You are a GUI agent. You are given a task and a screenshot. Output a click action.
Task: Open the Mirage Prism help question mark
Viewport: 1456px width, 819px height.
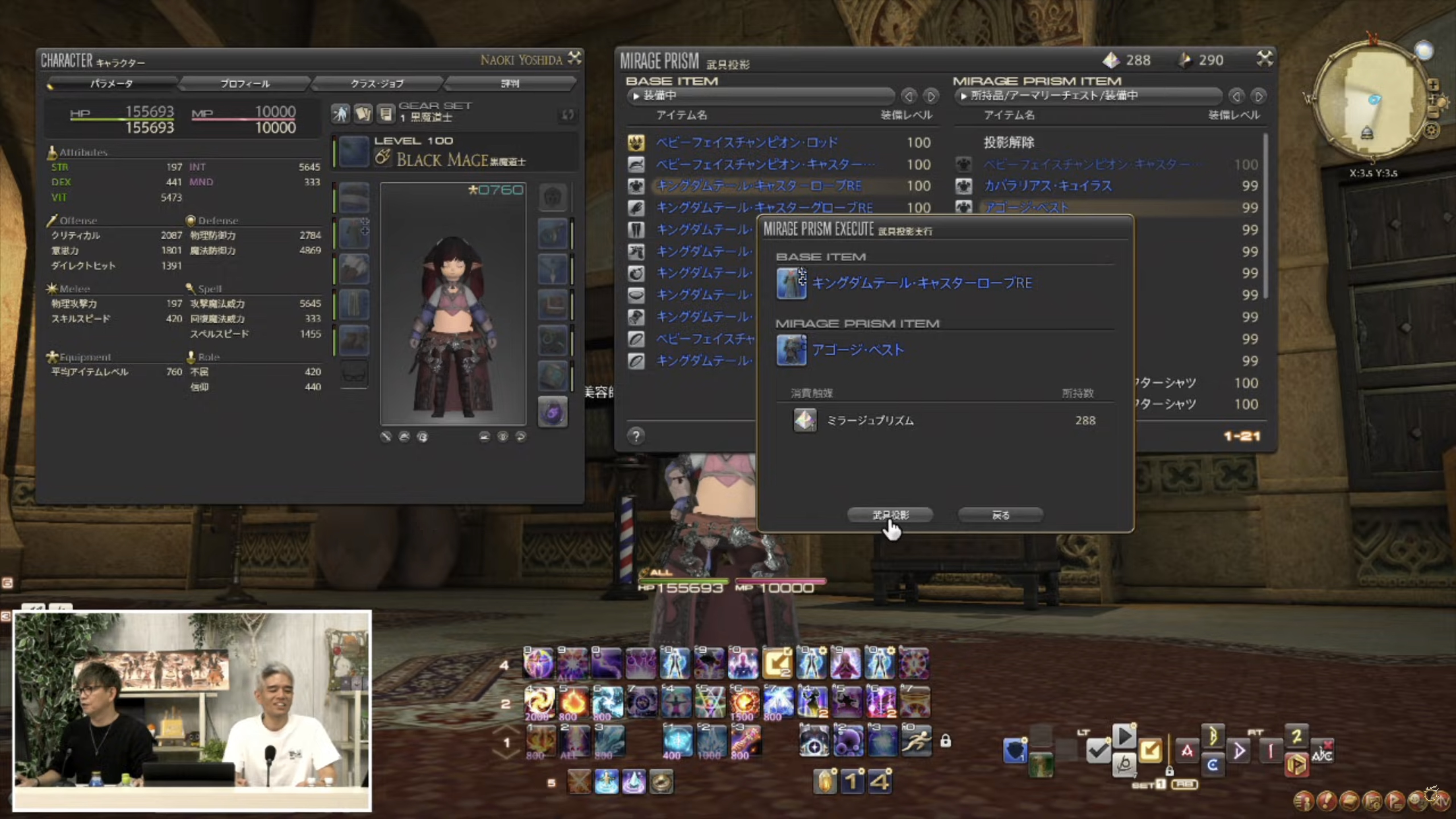pyautogui.click(x=636, y=436)
